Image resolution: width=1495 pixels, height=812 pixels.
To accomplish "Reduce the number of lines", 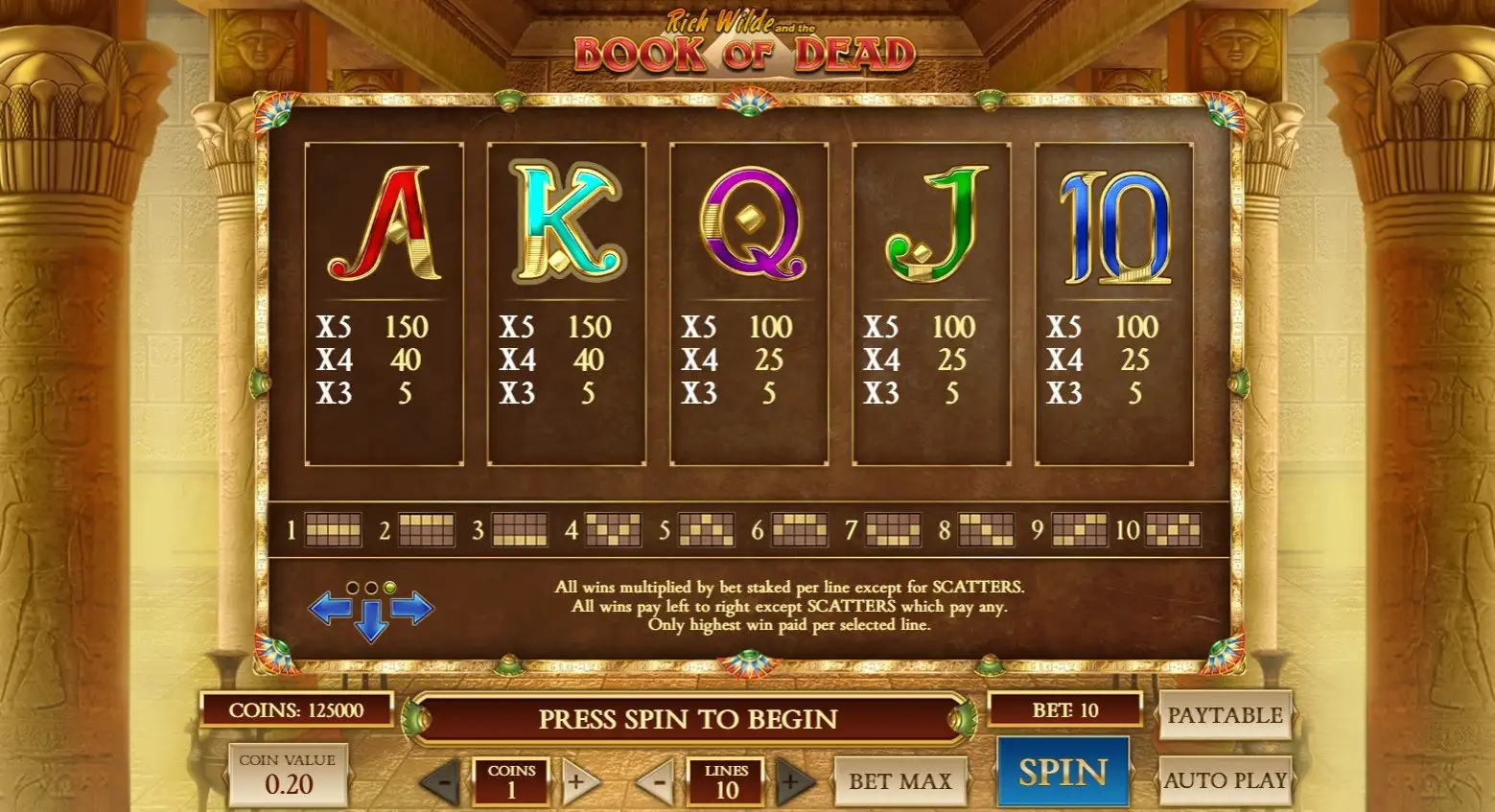I will (657, 782).
